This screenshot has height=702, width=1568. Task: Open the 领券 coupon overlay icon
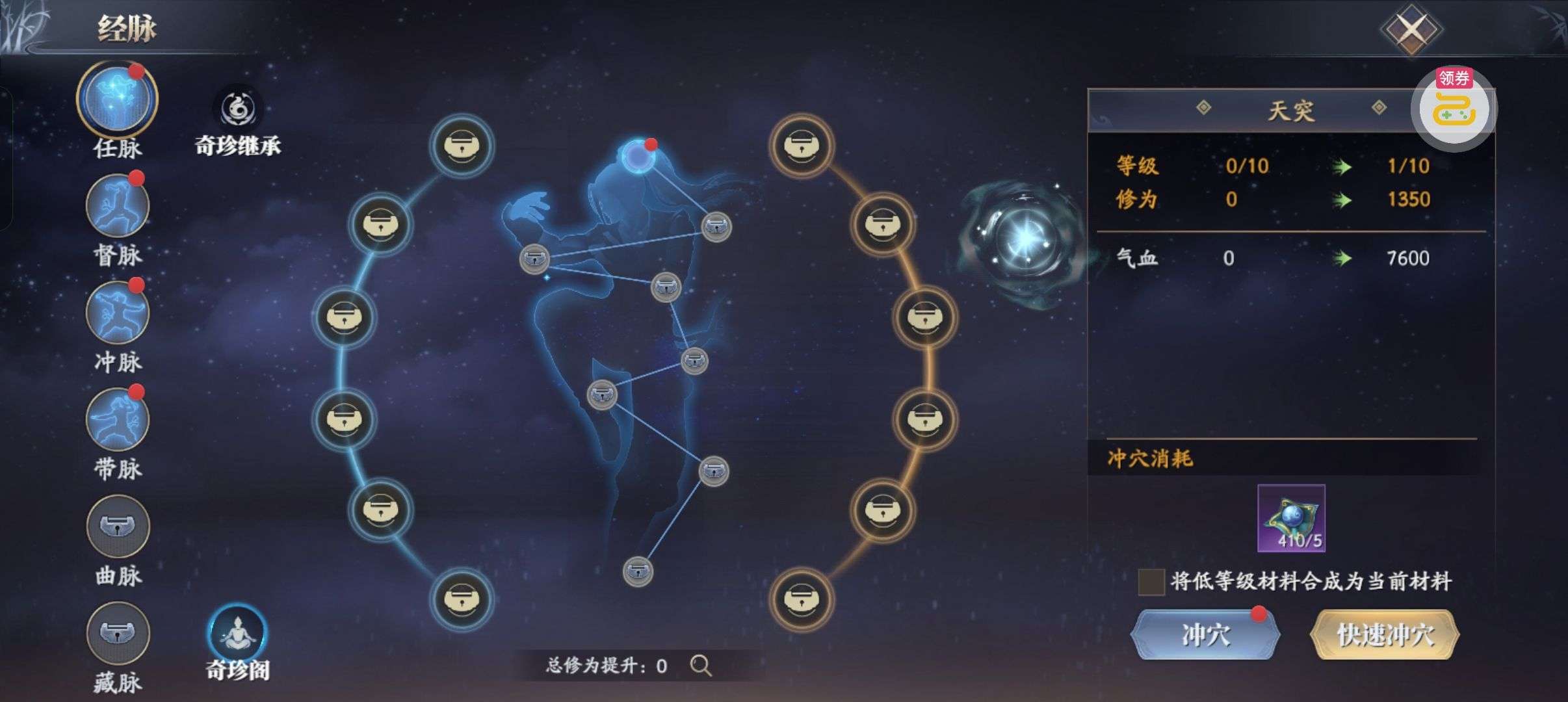[1454, 109]
